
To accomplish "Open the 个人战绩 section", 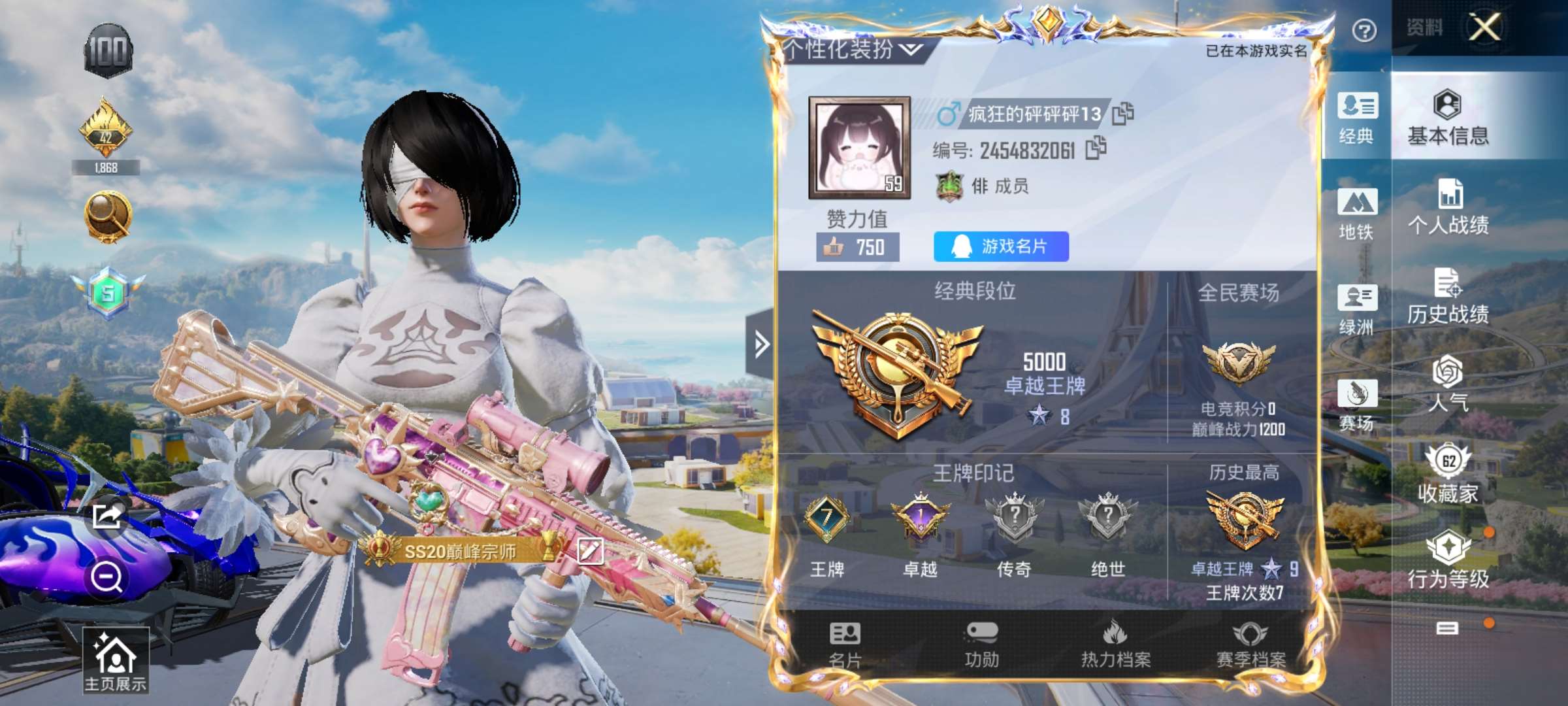I will click(1448, 207).
